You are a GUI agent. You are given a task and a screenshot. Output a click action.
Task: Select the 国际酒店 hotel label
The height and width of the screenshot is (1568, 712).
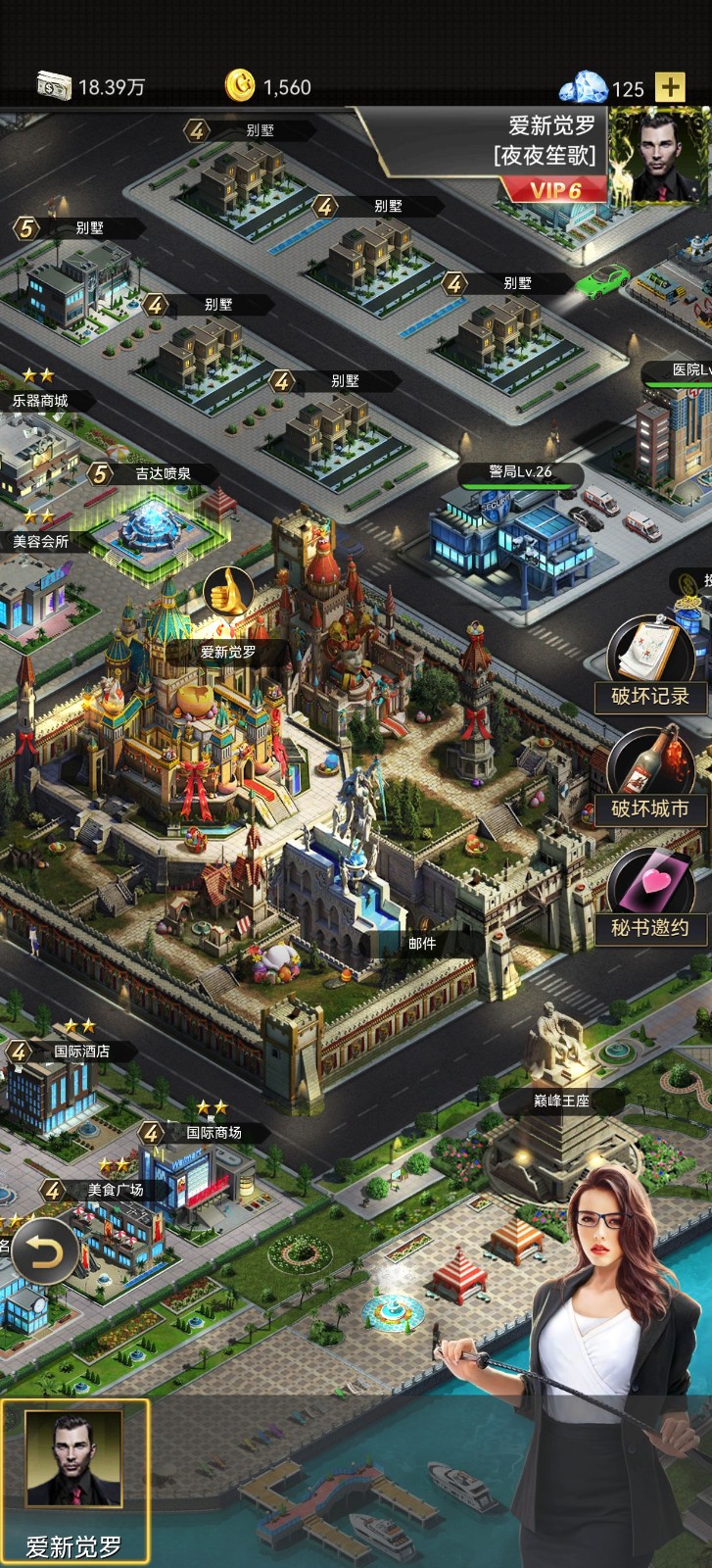tap(81, 1052)
